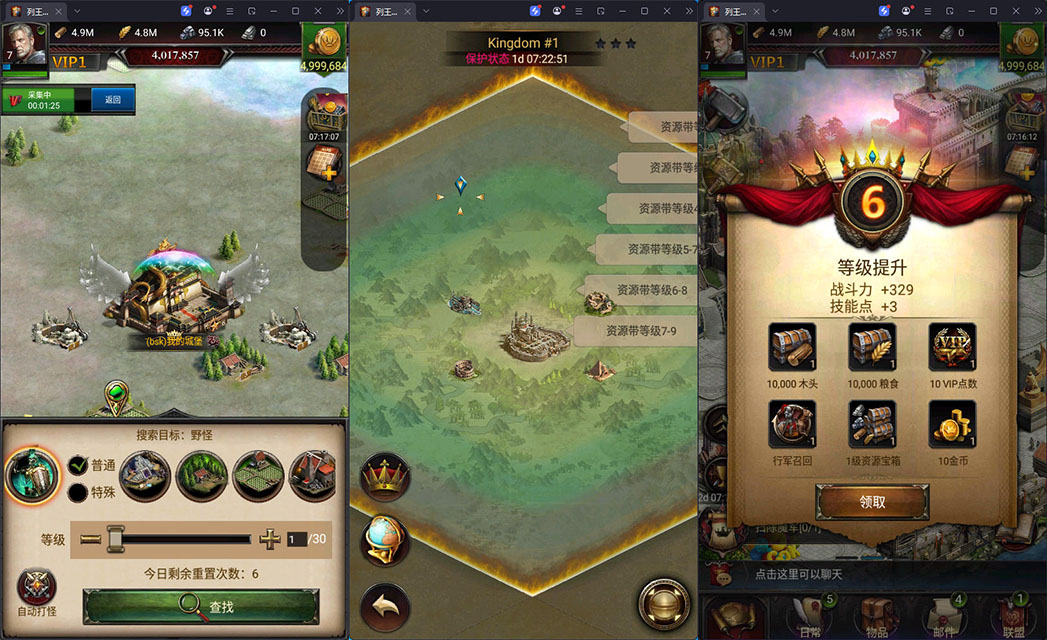Image resolution: width=1047 pixels, height=640 pixels.
Task: Select the 10 VIP点数 reward icon
Action: tap(952, 347)
